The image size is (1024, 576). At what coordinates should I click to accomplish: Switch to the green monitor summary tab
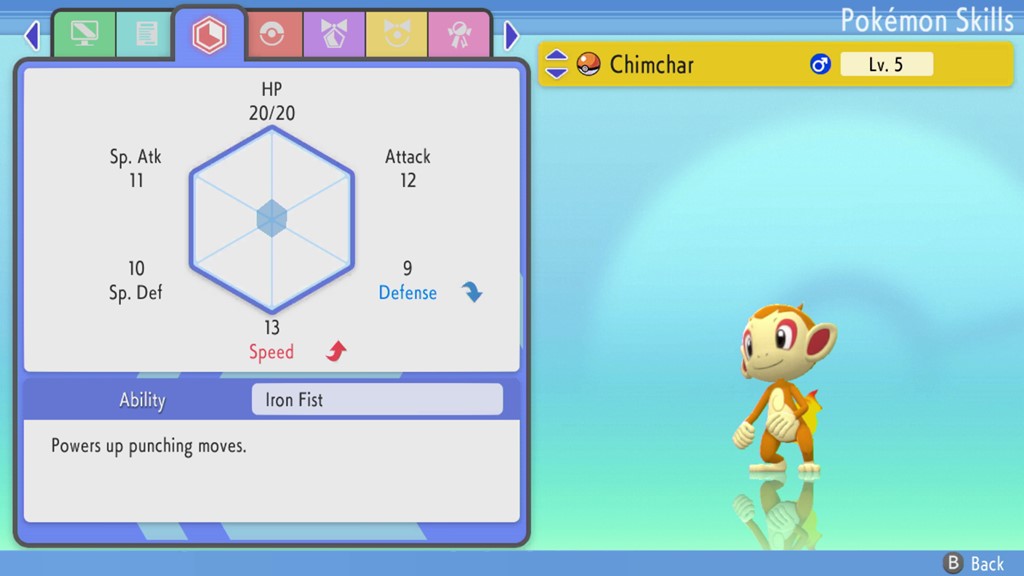coord(84,35)
